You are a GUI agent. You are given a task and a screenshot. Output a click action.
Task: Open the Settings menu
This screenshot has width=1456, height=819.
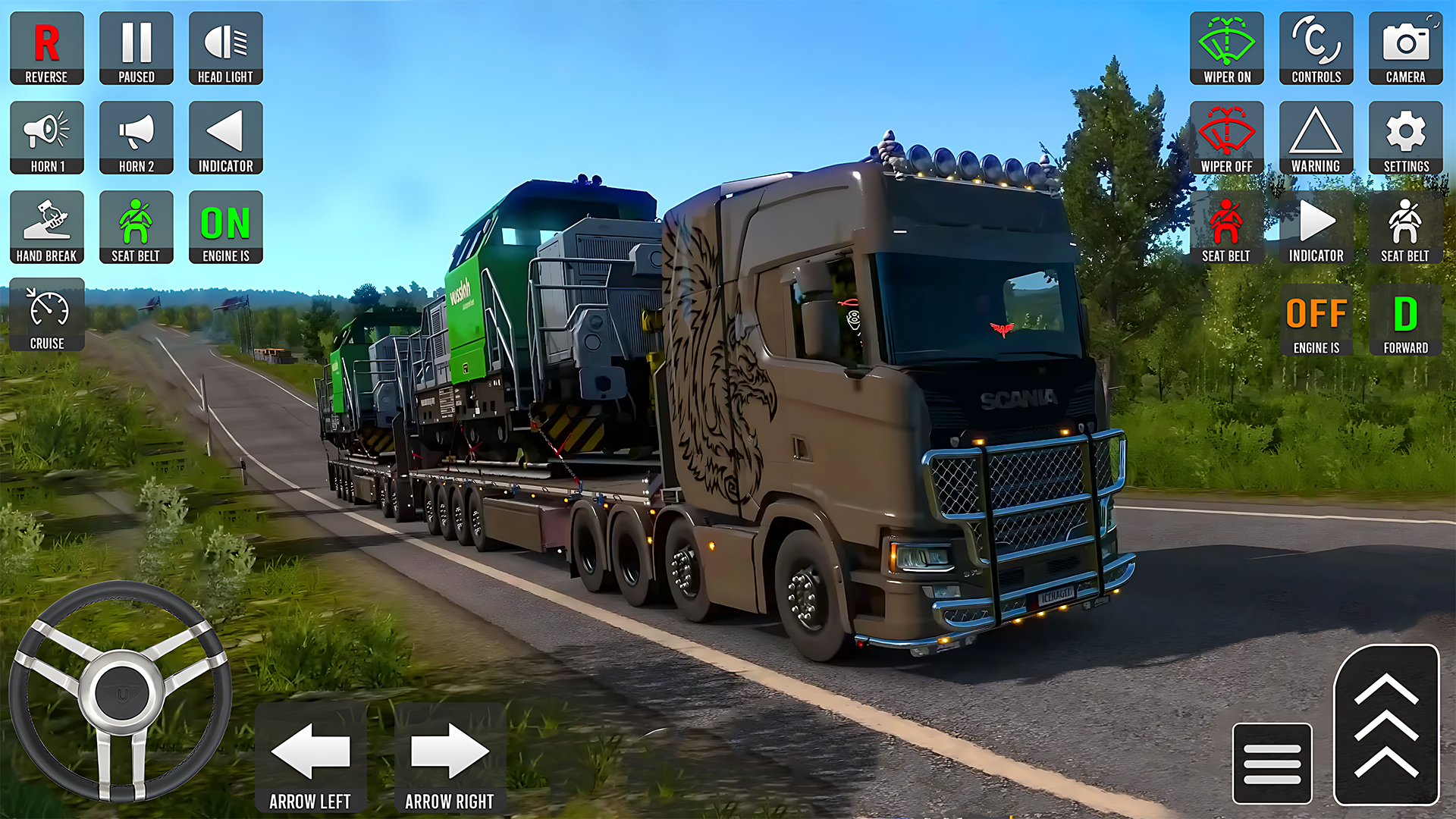[x=1405, y=137]
